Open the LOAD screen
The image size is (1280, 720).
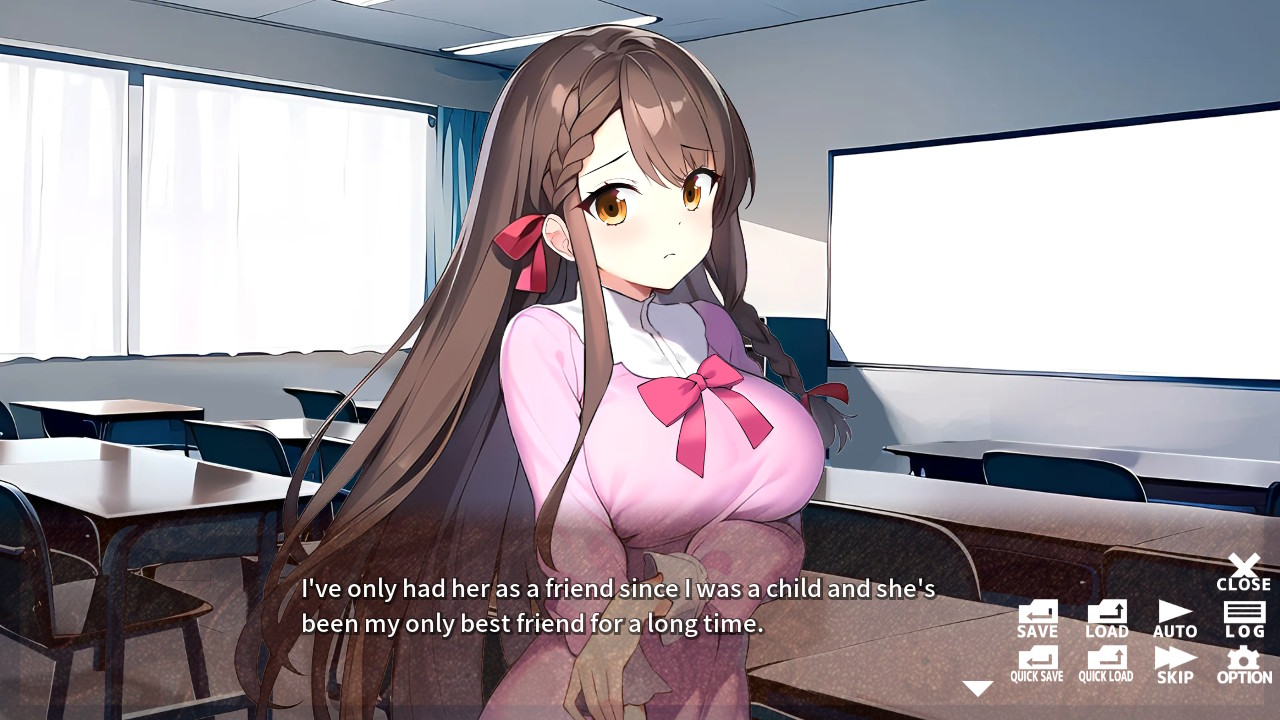(1106, 615)
